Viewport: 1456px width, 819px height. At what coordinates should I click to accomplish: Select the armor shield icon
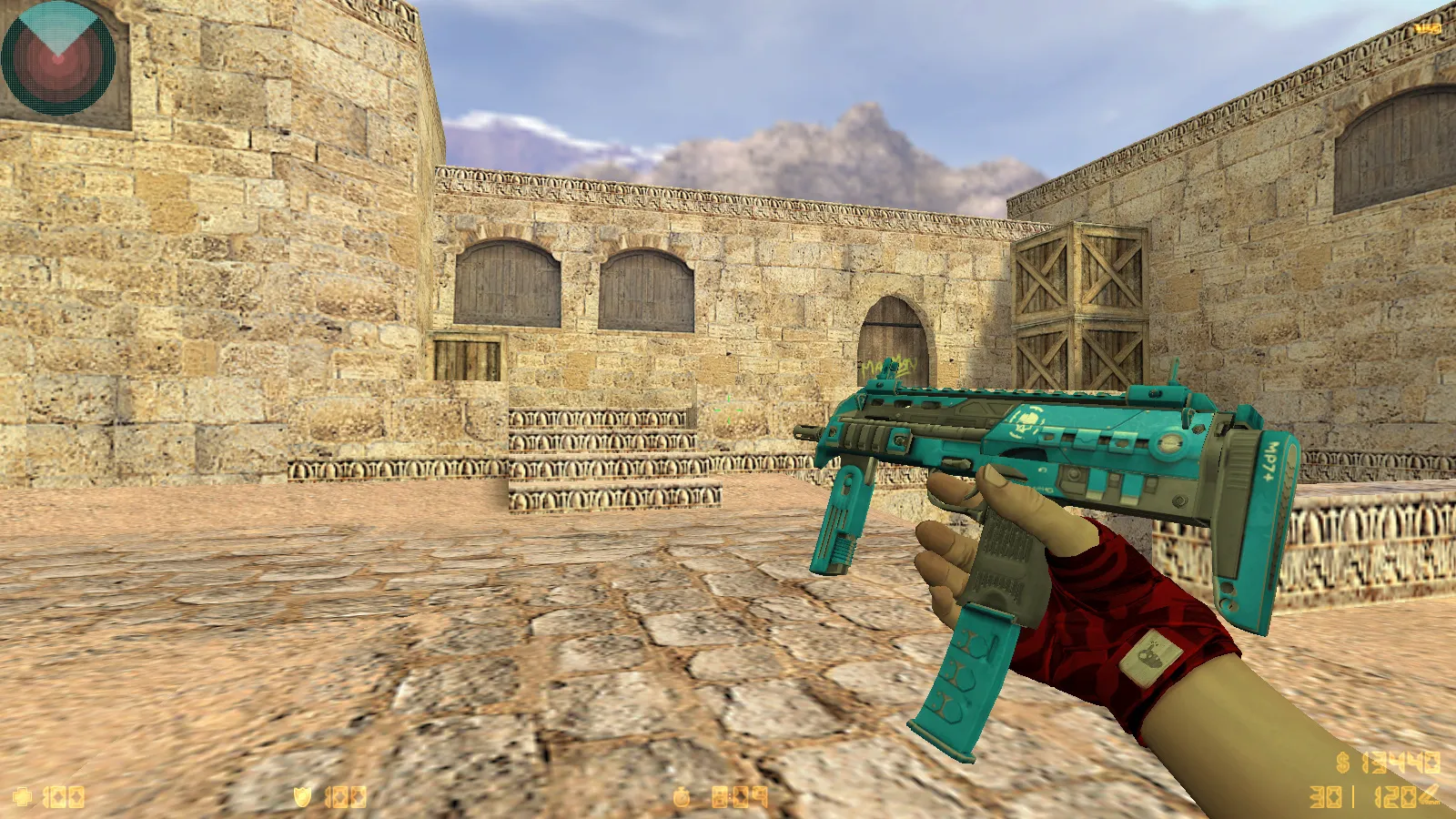303,798
